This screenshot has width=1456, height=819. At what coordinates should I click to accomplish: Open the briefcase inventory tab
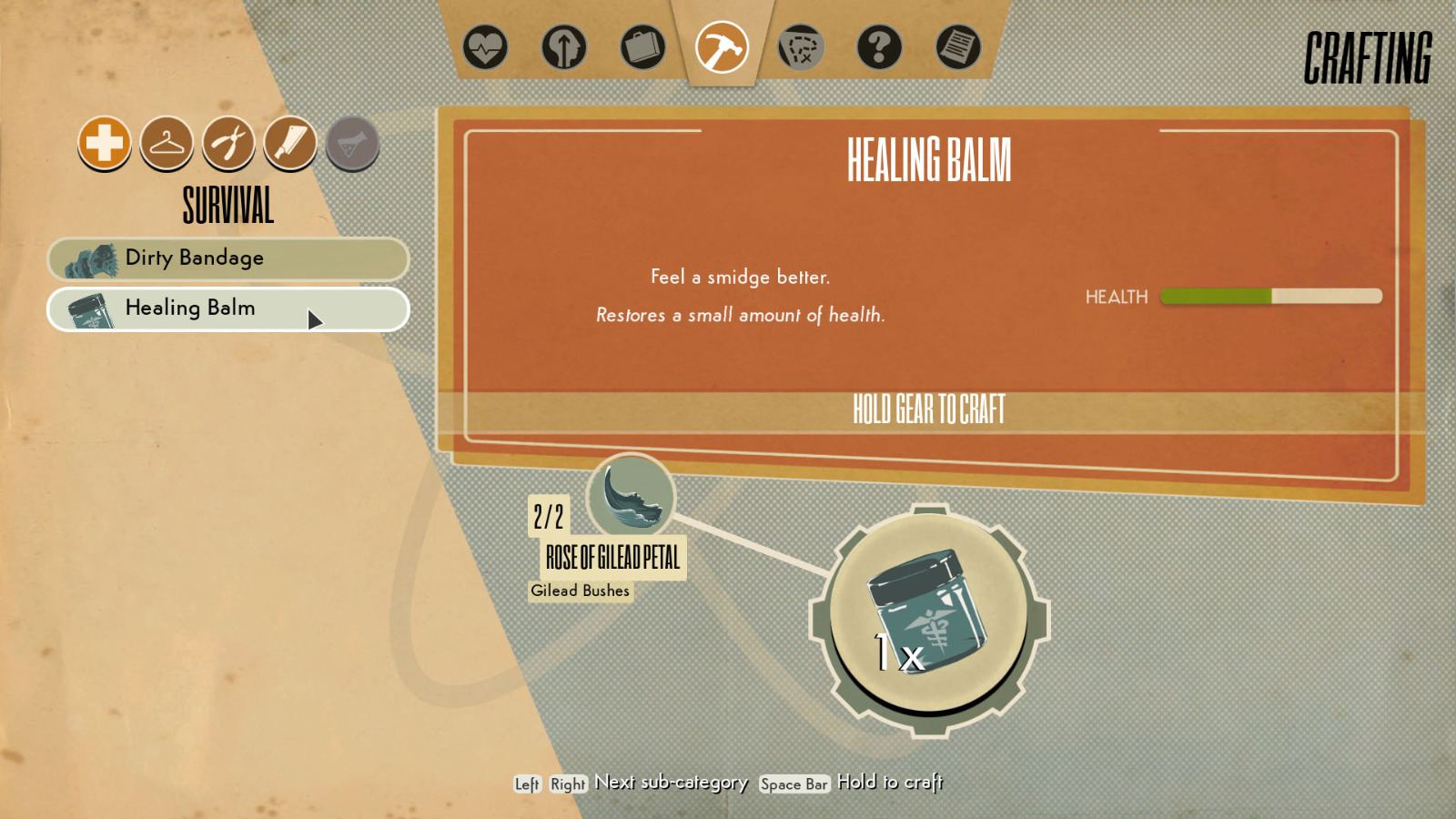coord(642,47)
